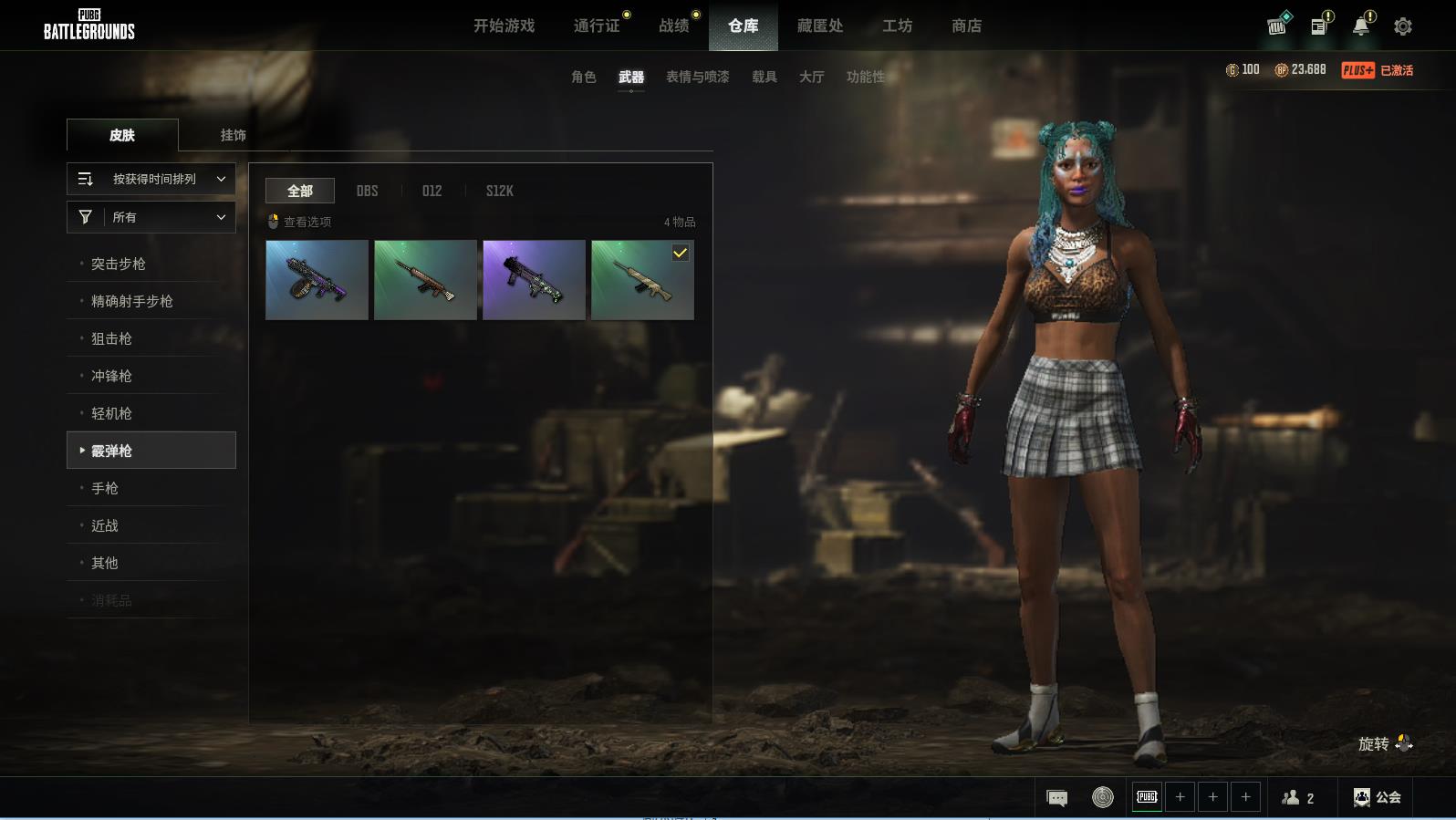Open the 开始游戏 menu
Viewport: 1456px width, 820px height.
coord(504,26)
